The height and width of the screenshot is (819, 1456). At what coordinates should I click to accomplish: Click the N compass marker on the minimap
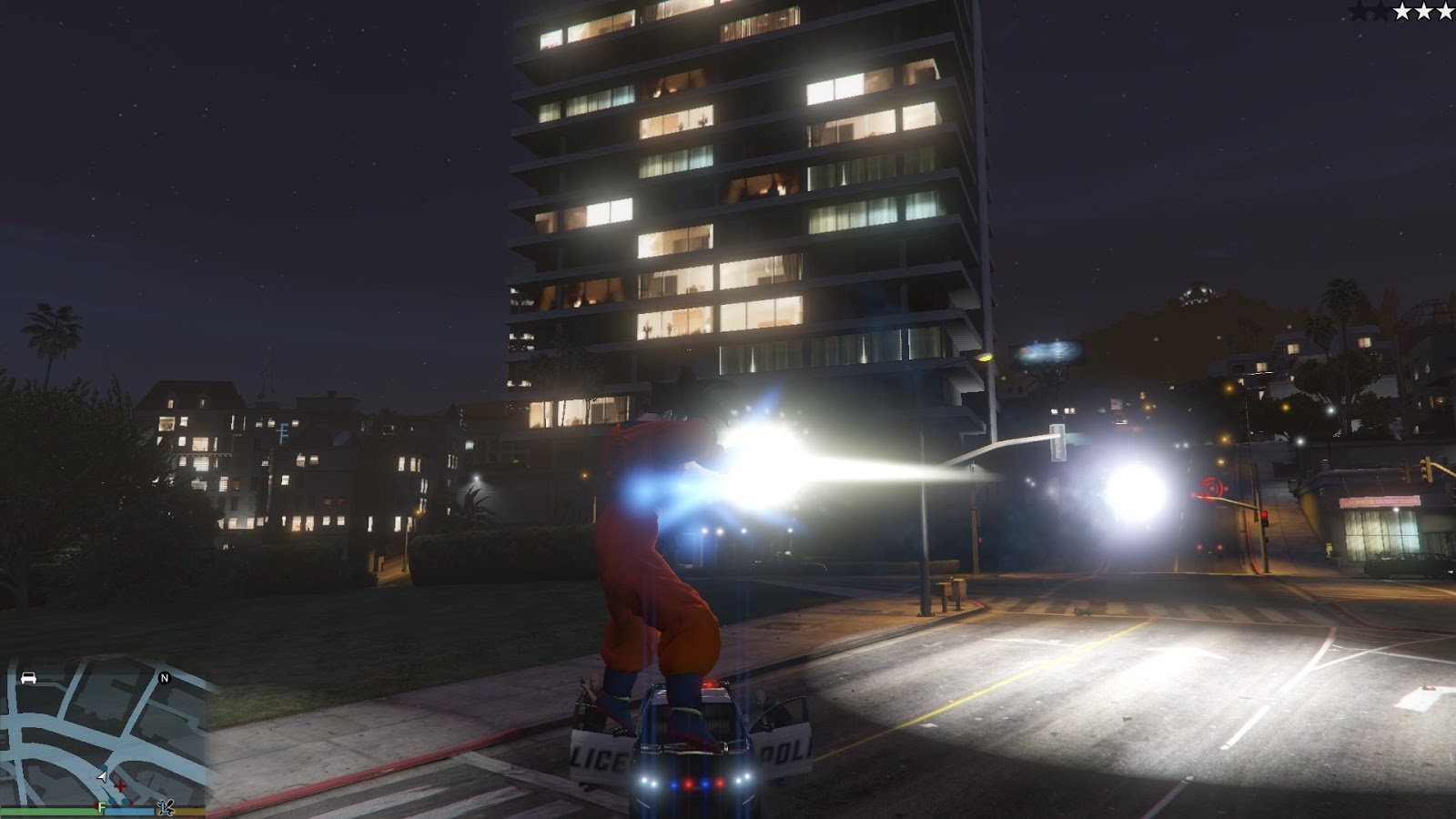click(x=165, y=679)
